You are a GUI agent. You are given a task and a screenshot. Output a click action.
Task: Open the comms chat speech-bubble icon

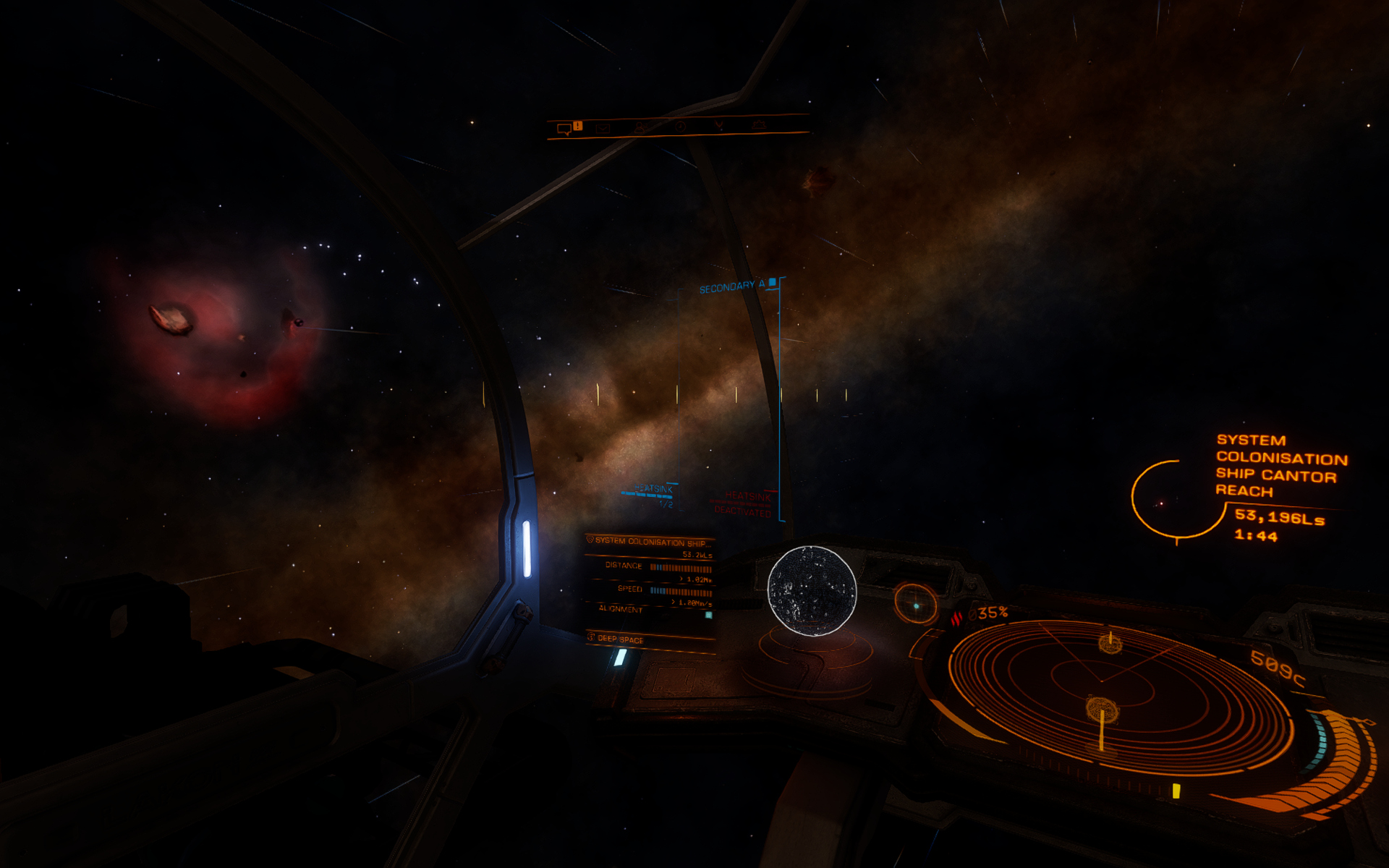pos(564,129)
